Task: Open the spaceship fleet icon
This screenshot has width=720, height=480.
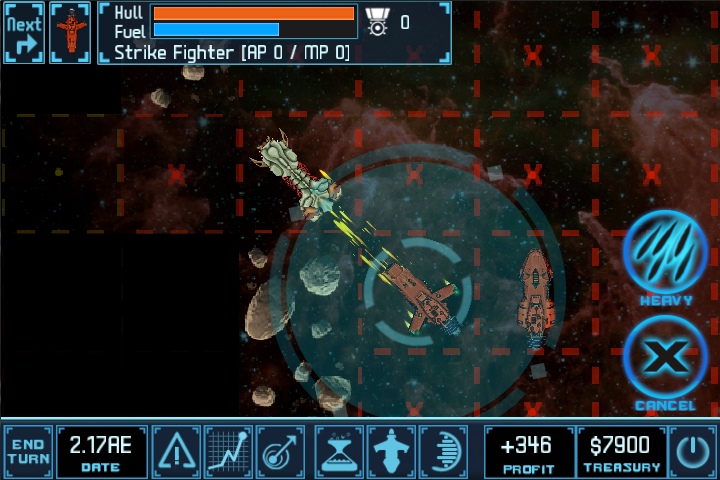Action: point(390,451)
